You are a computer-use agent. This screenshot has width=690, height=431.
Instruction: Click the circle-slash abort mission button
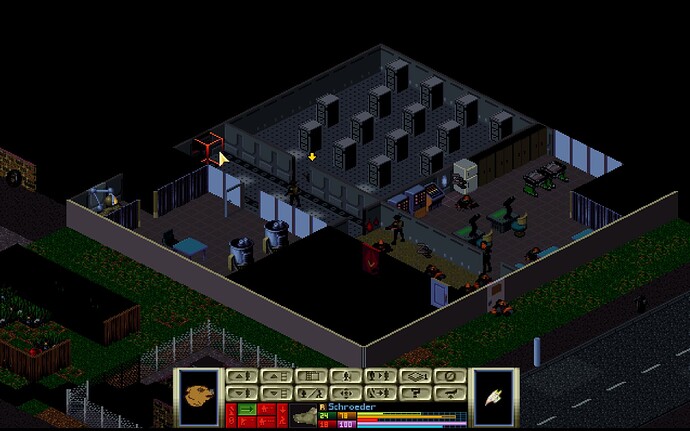[450, 376]
